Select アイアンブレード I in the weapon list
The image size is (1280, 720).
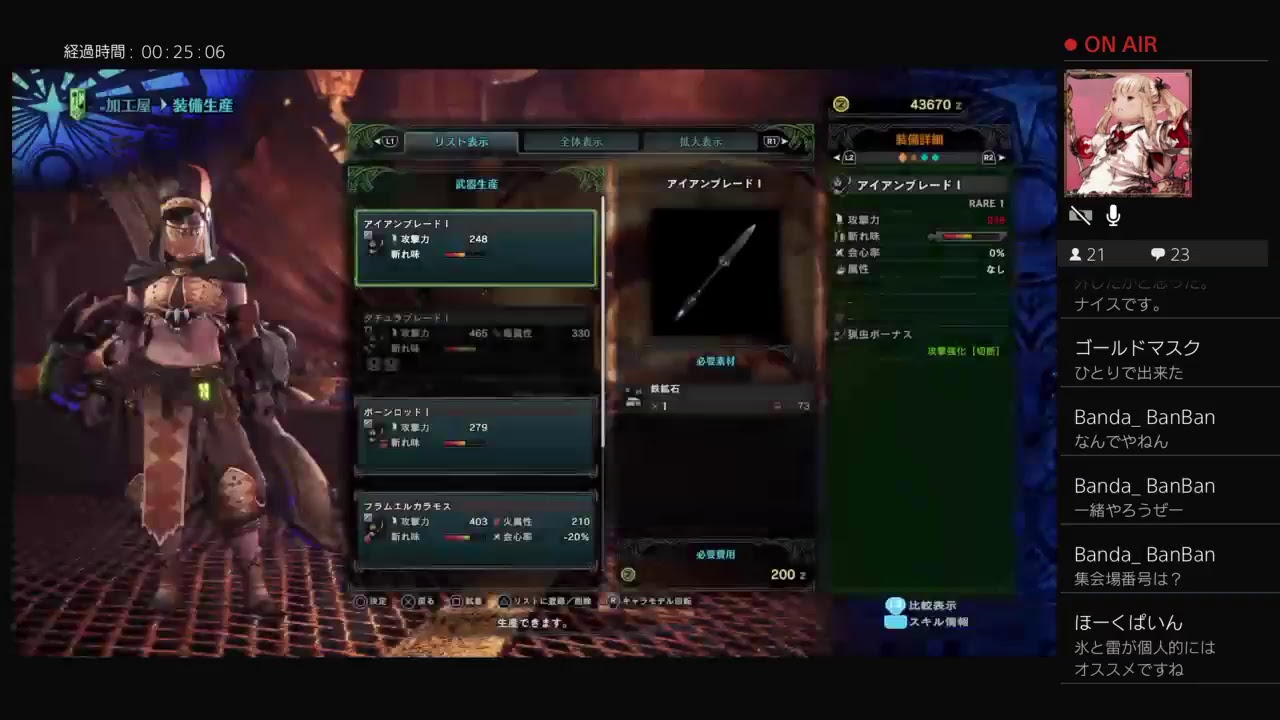(476, 247)
